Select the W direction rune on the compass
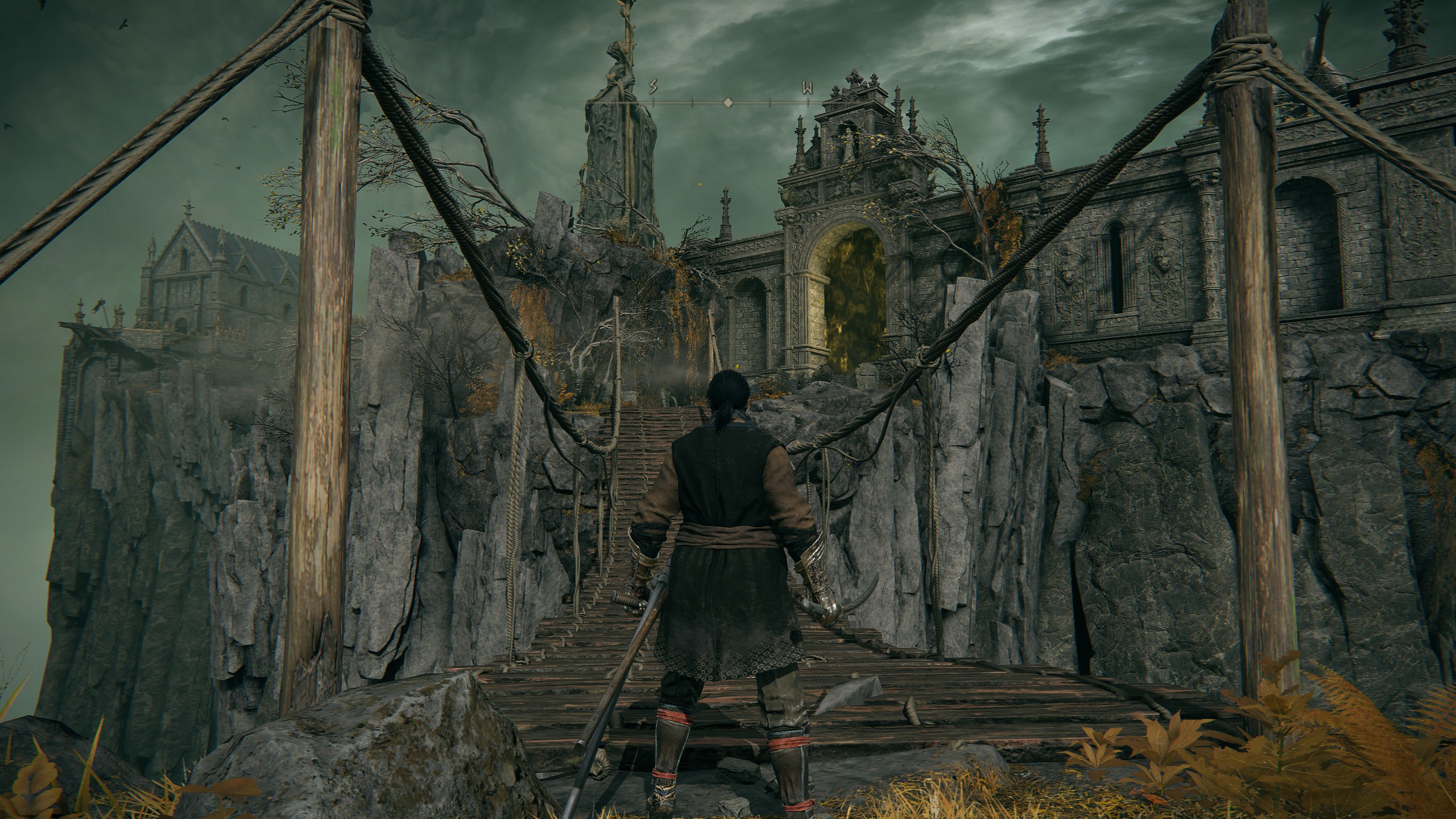This screenshot has height=819, width=1456. [x=806, y=88]
